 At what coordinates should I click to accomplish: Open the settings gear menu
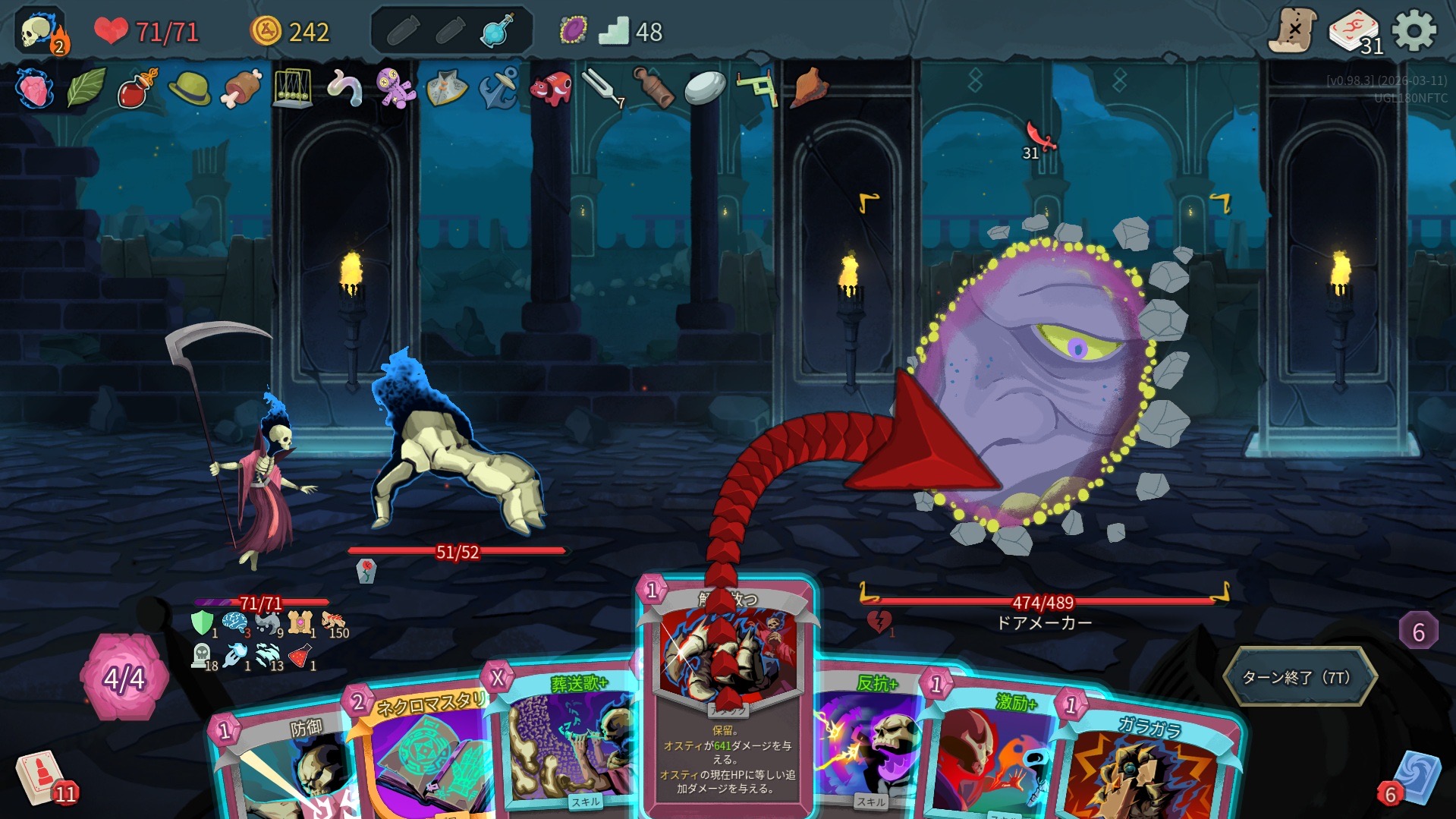(x=1414, y=31)
